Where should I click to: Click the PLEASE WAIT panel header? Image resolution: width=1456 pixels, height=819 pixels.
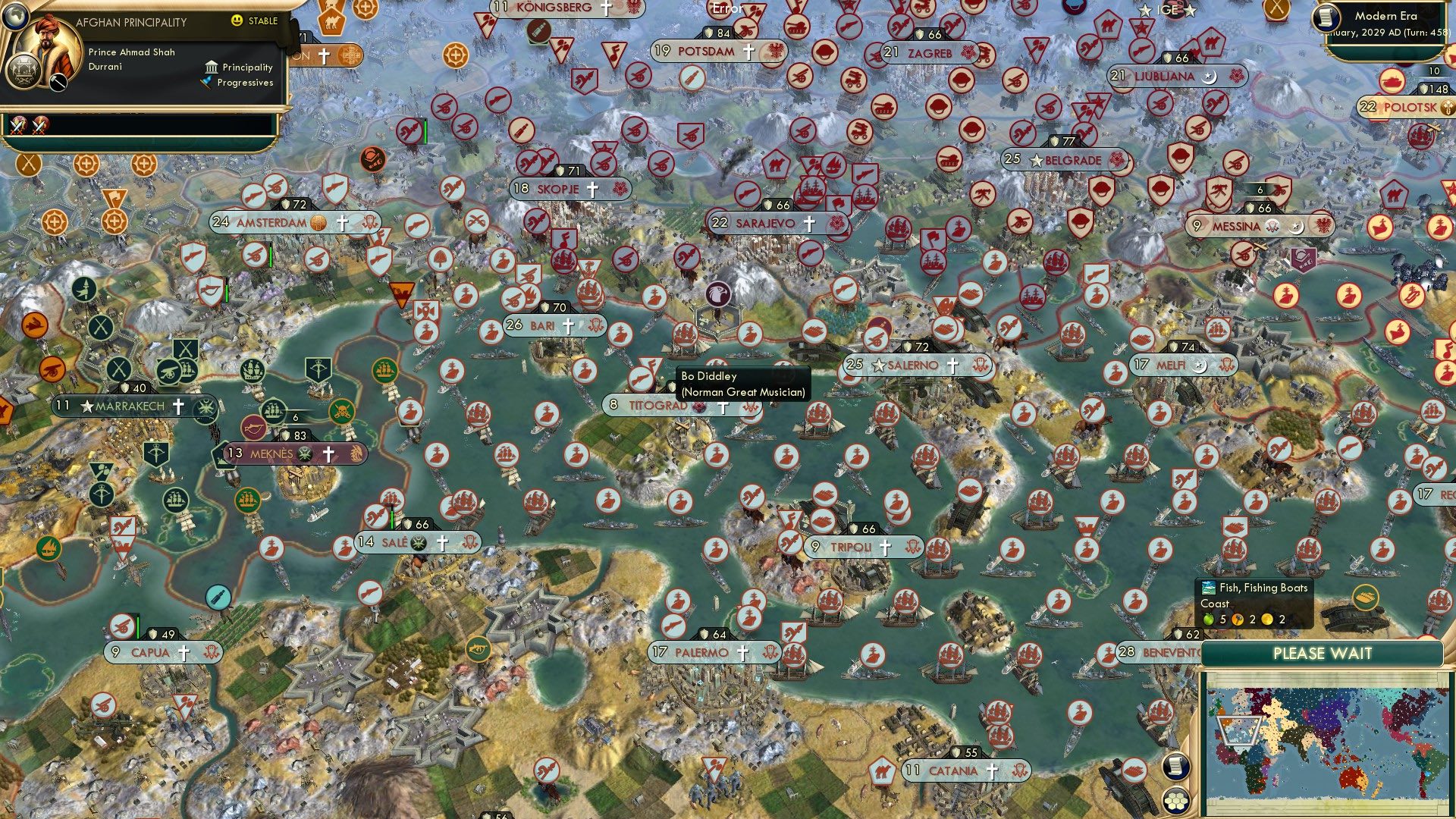[1323, 652]
